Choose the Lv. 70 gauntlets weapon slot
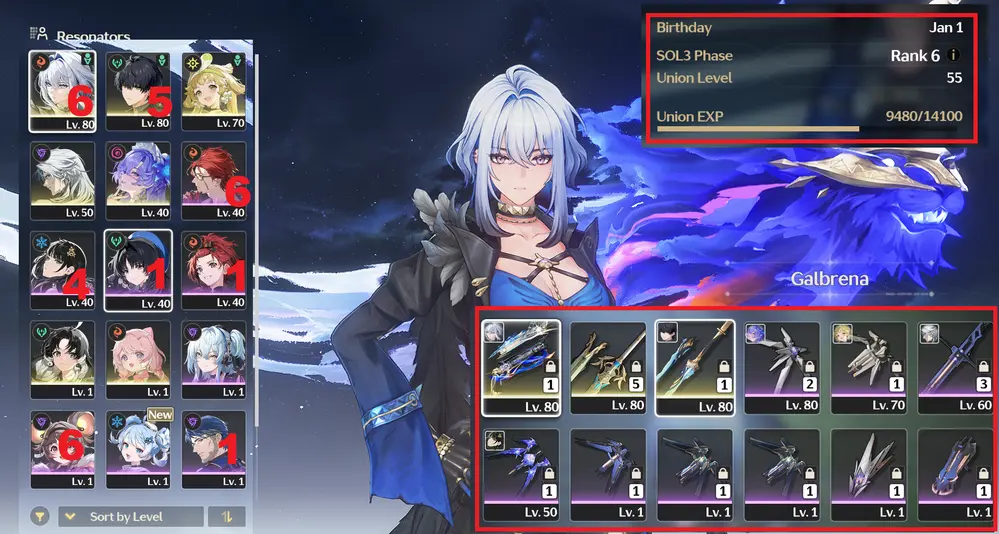The image size is (999, 534). pyautogui.click(x=868, y=366)
